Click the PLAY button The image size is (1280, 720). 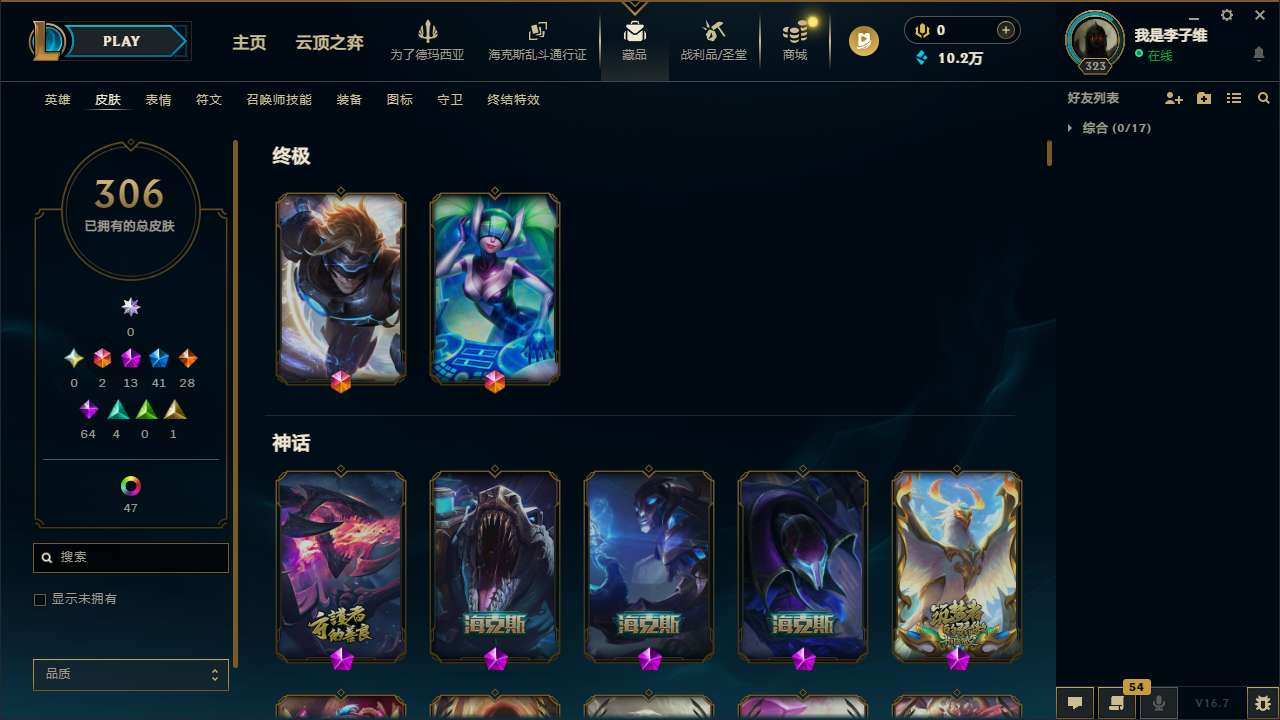tap(121, 41)
